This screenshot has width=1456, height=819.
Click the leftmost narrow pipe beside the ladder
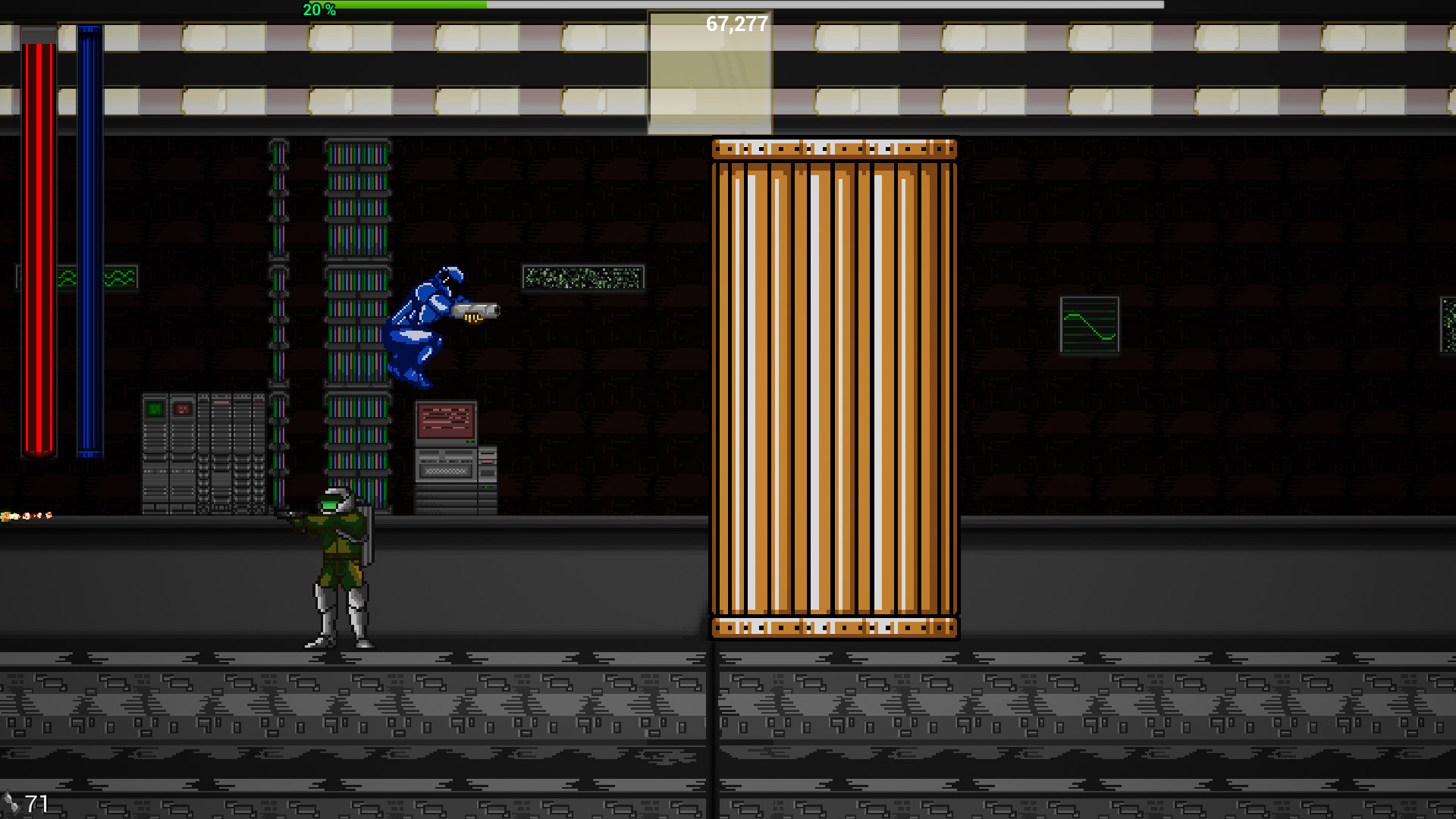[278, 303]
